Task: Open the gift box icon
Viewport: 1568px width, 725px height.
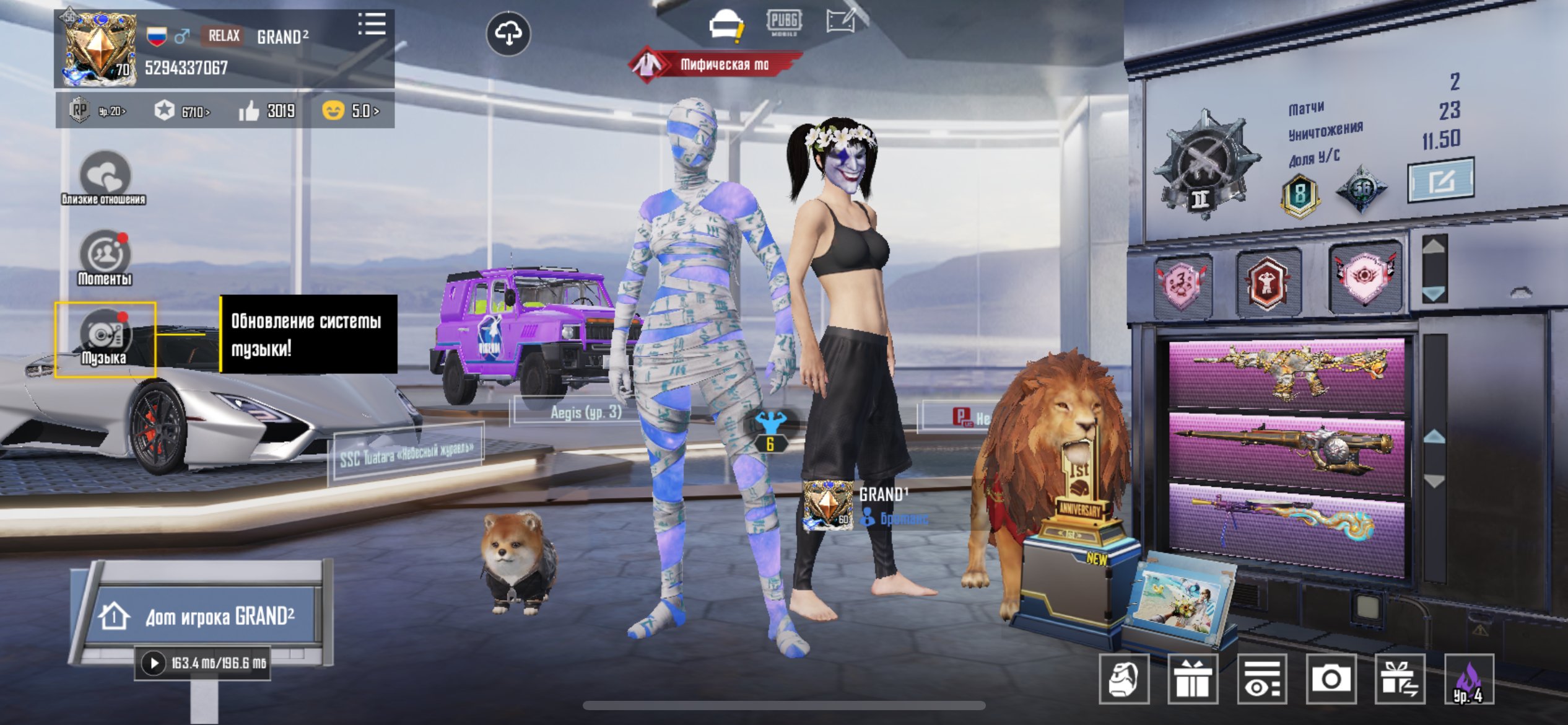Action: coord(1193,679)
